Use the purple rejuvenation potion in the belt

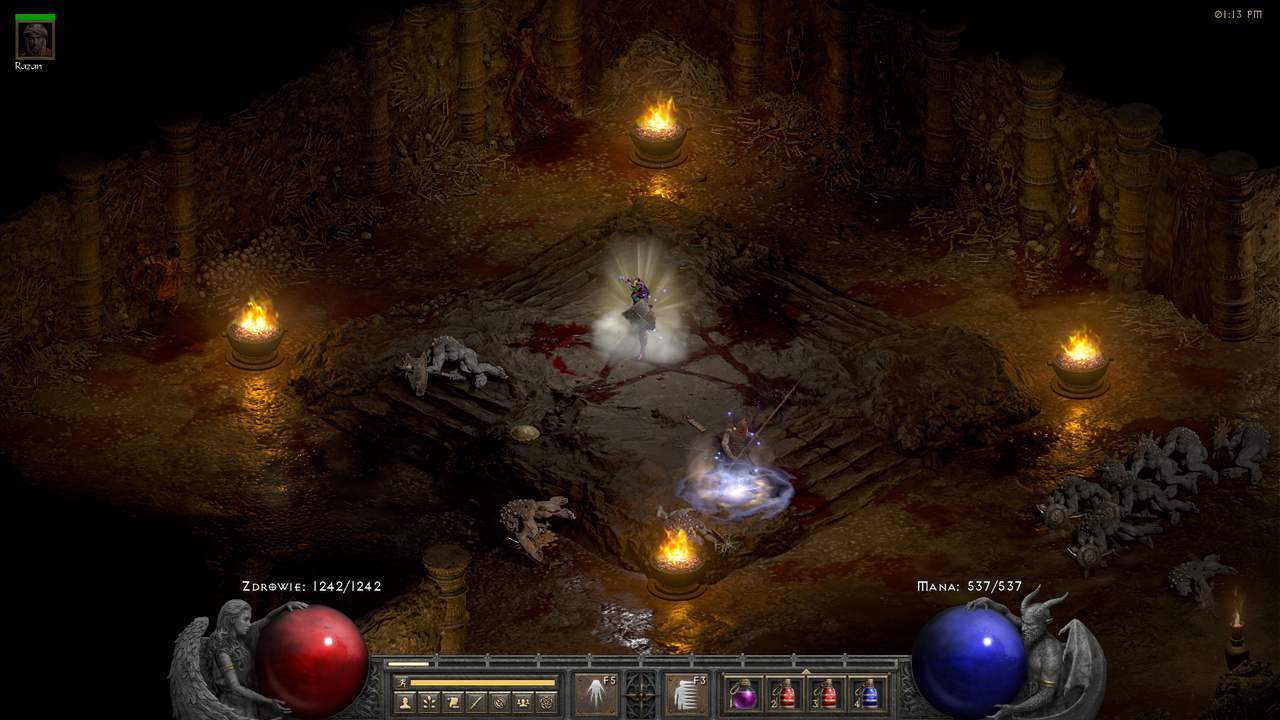click(x=742, y=694)
